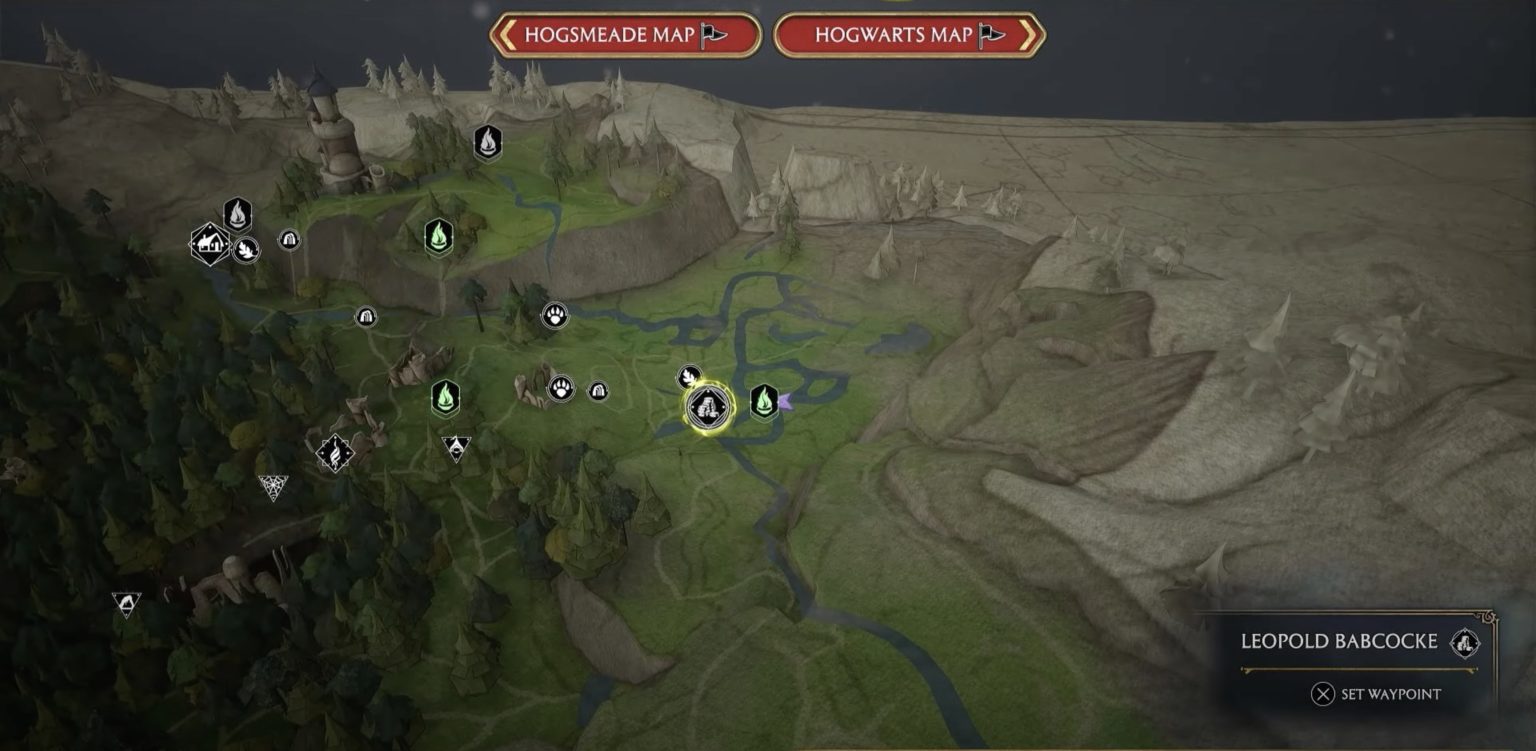The image size is (1536, 751).
Task: Click the quest icon beside the Leopold Babcocke label
Action: [x=1465, y=645]
